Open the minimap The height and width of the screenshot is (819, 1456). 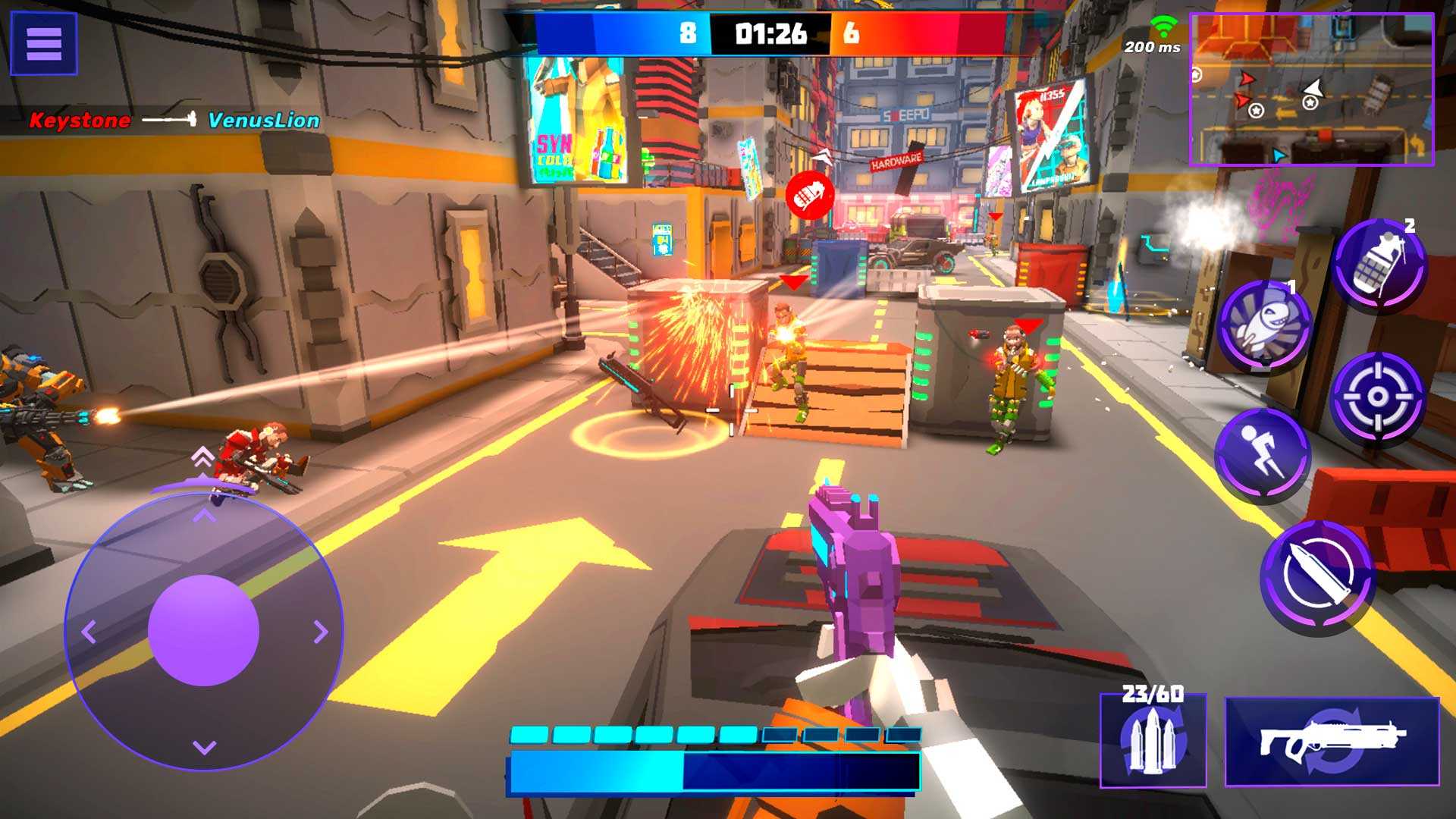(1311, 89)
